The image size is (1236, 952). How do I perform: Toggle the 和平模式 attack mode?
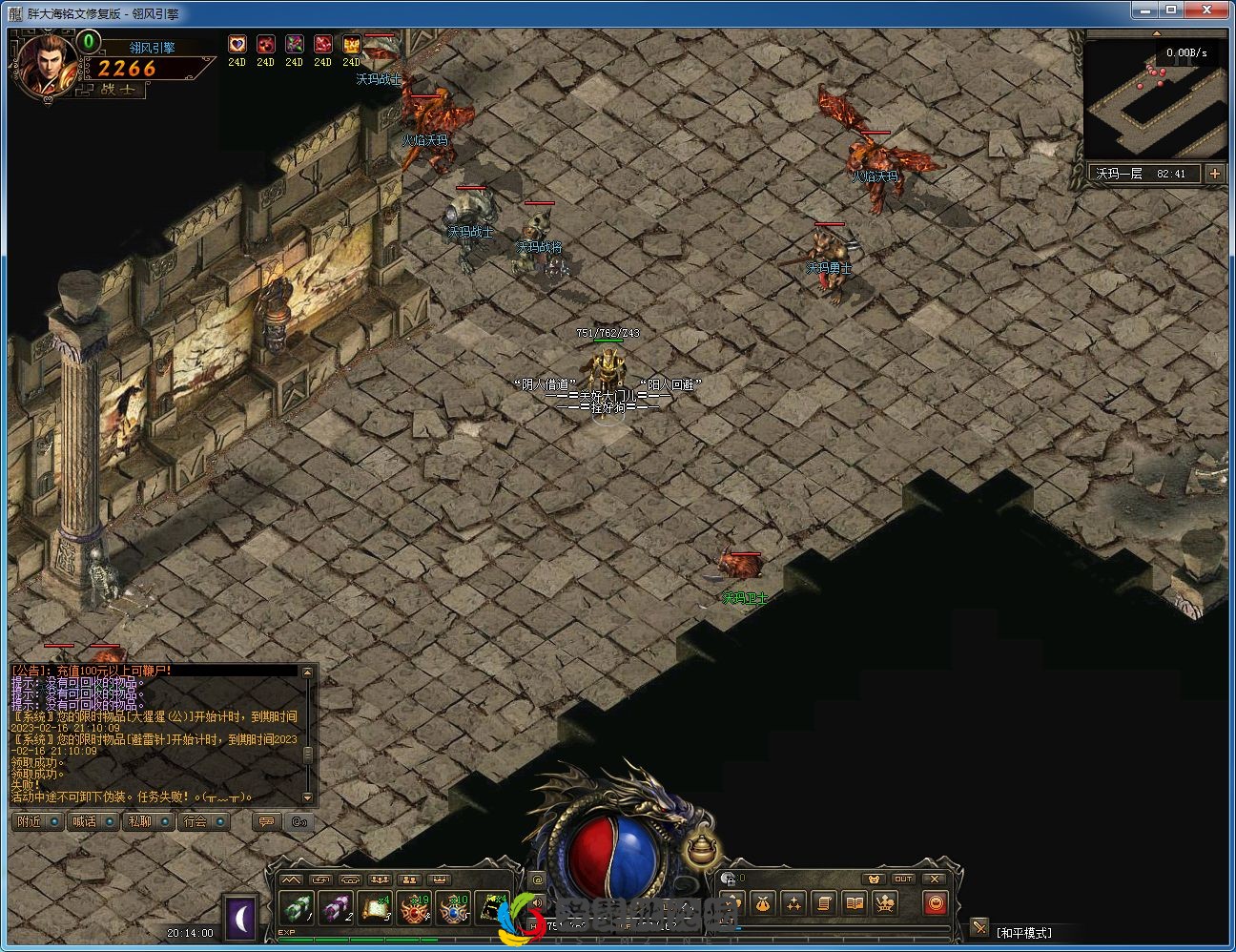[x=1023, y=932]
